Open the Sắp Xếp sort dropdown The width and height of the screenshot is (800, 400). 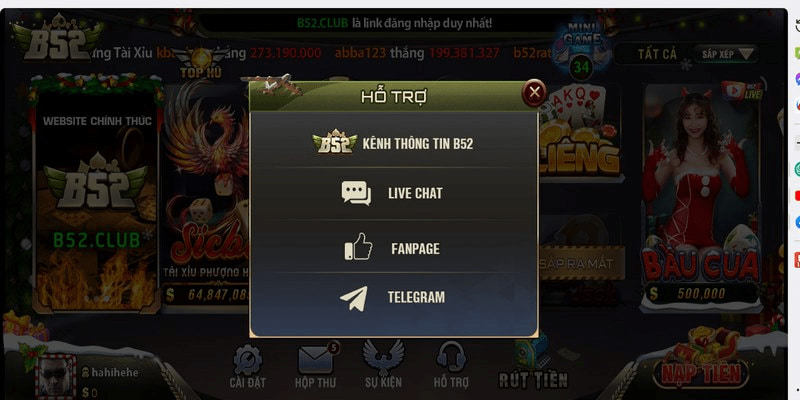click(x=728, y=54)
